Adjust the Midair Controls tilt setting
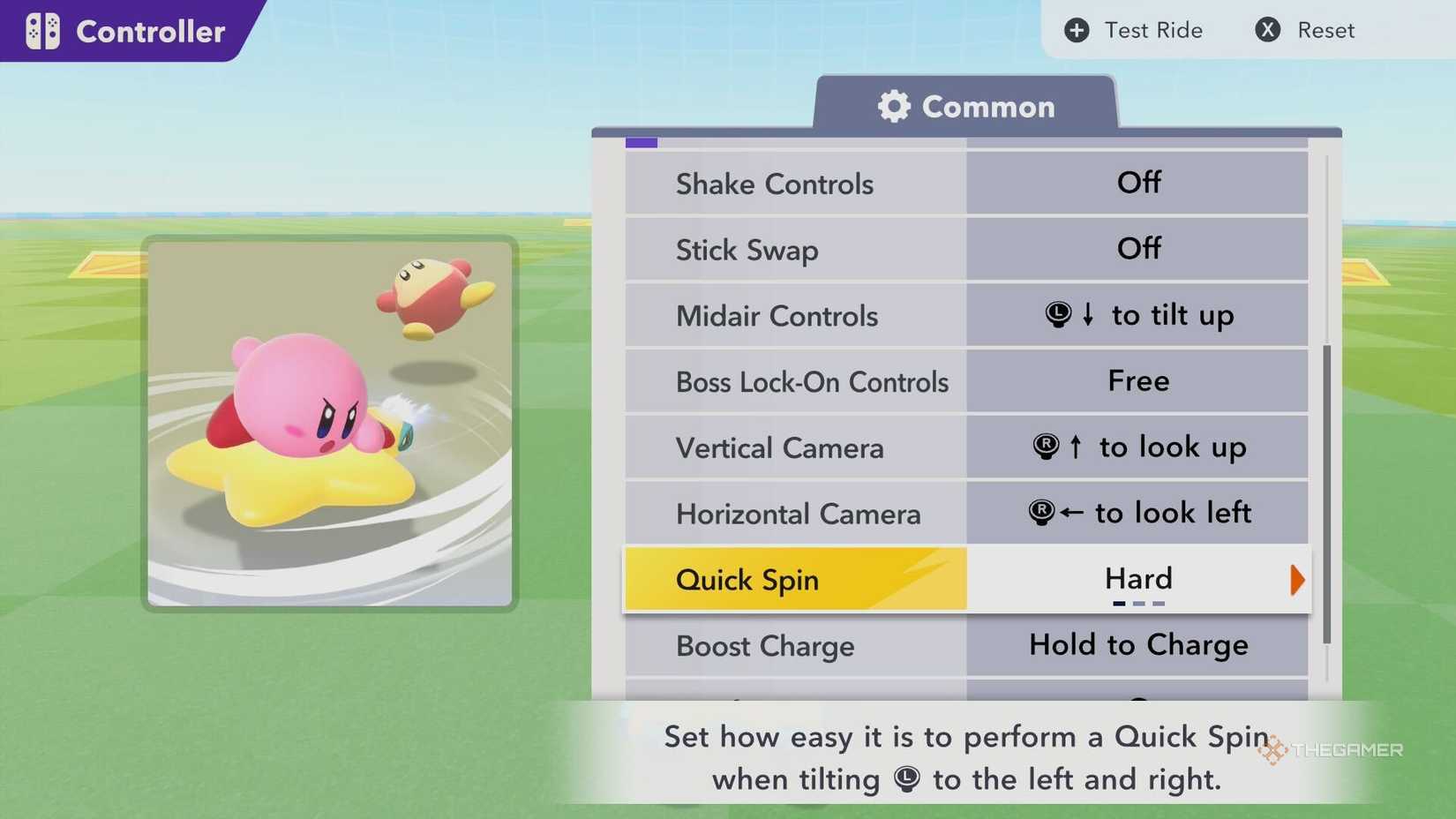Image resolution: width=1456 pixels, height=819 pixels. [x=1138, y=315]
